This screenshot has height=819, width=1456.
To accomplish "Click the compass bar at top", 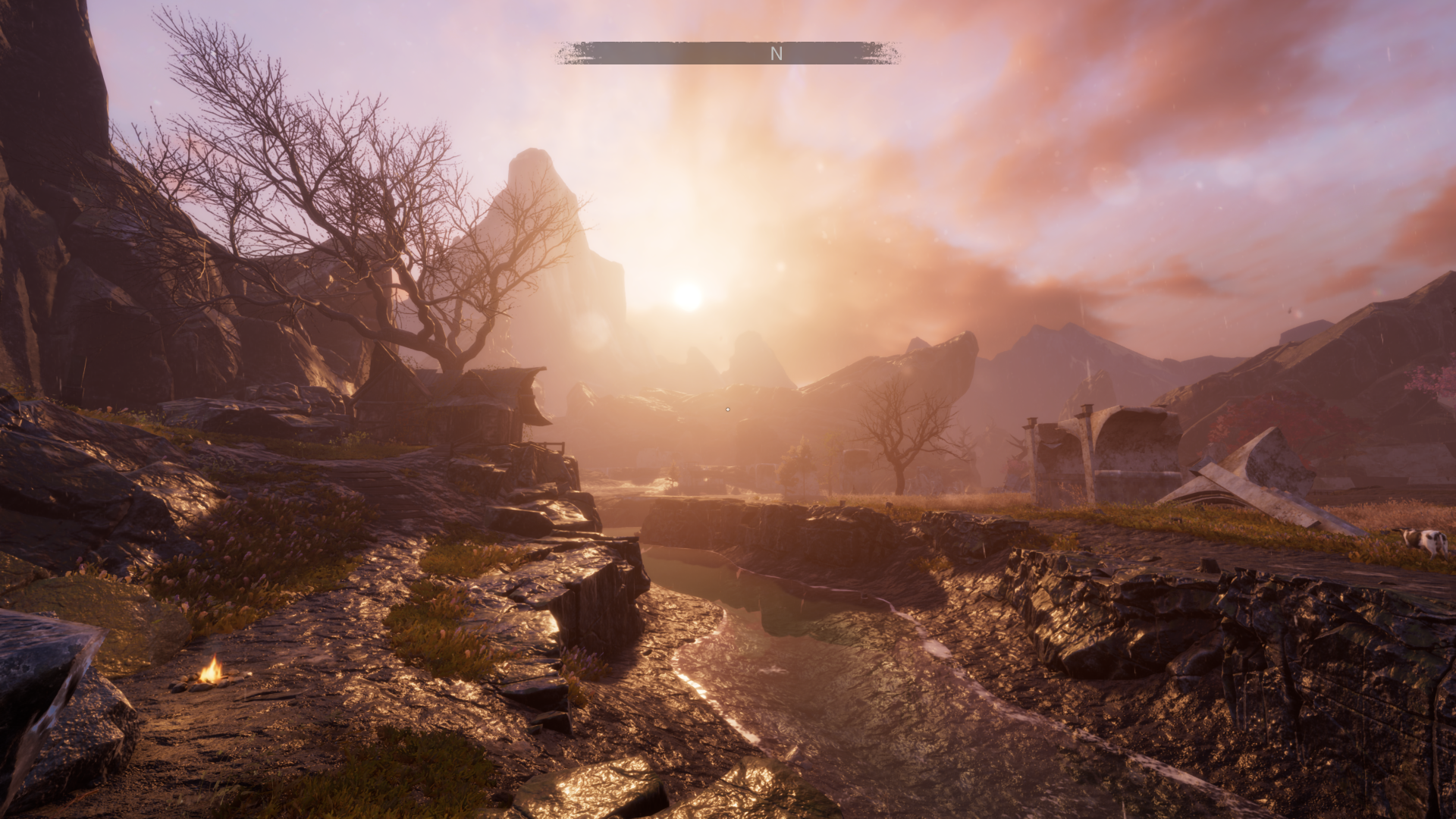I will coord(727,53).
